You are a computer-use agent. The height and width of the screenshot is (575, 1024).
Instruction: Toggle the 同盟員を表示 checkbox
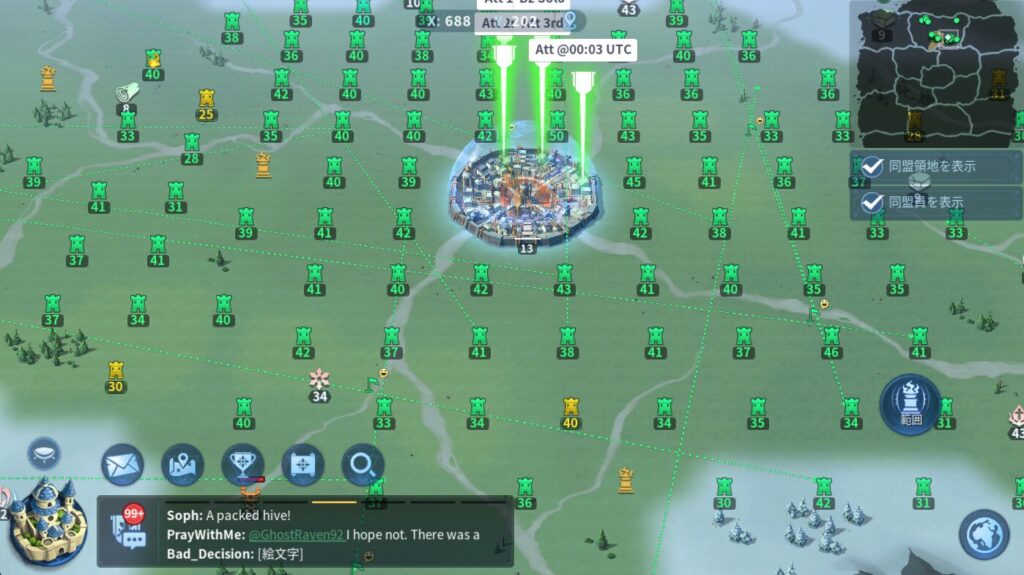pyautogui.click(x=872, y=202)
